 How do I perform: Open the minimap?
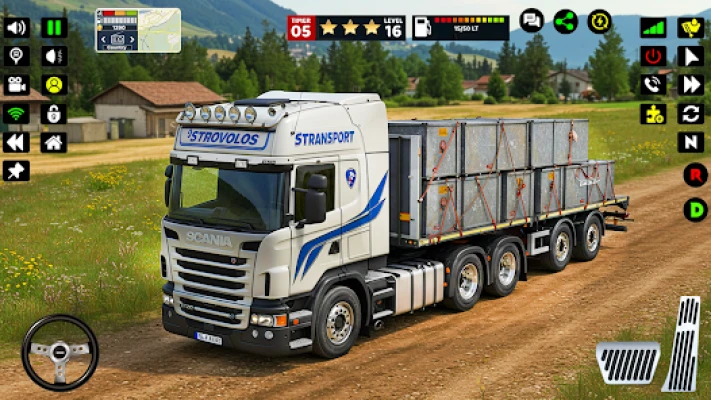pyautogui.click(x=138, y=30)
